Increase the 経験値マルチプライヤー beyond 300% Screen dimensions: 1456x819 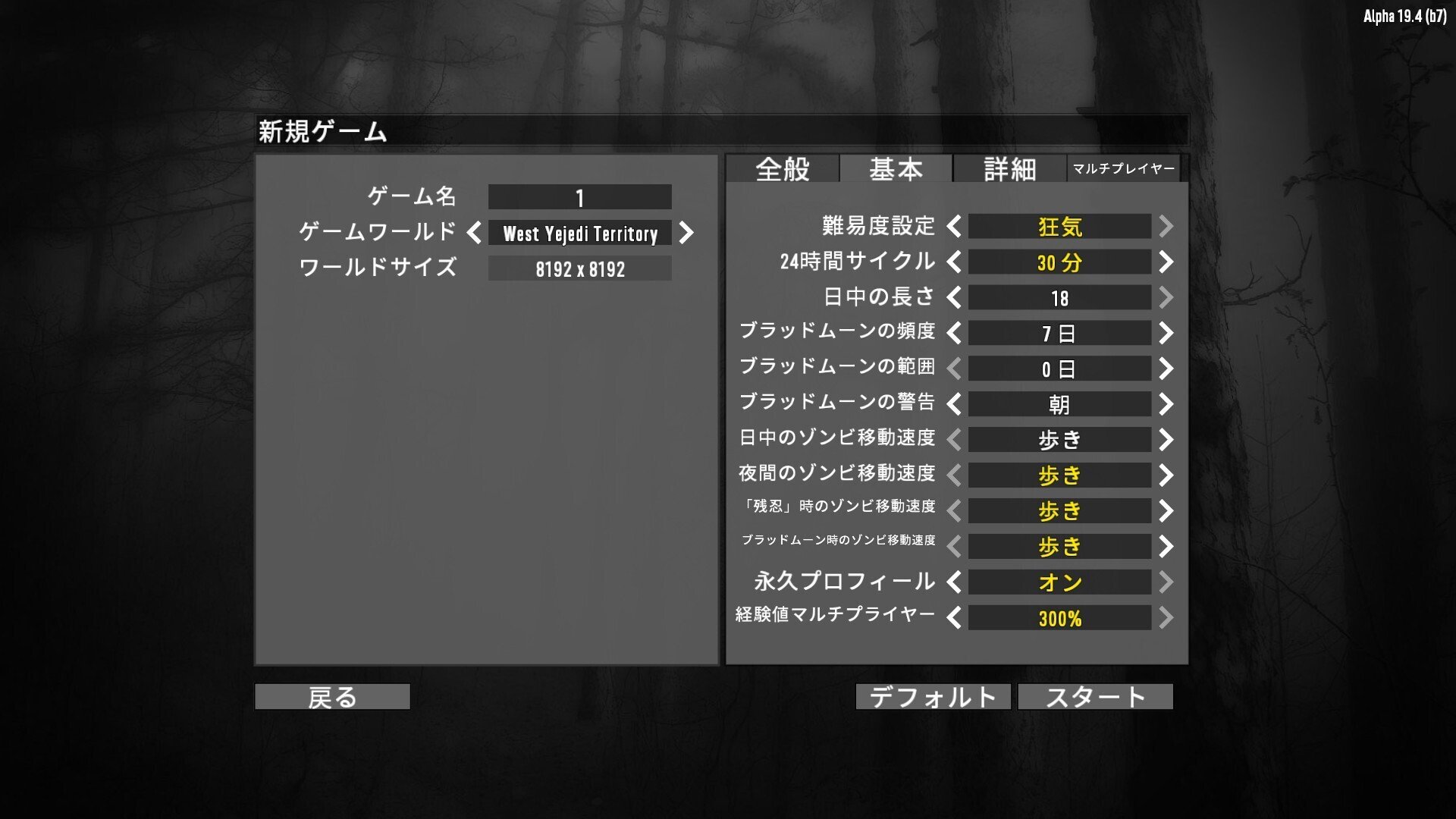click(x=1166, y=619)
